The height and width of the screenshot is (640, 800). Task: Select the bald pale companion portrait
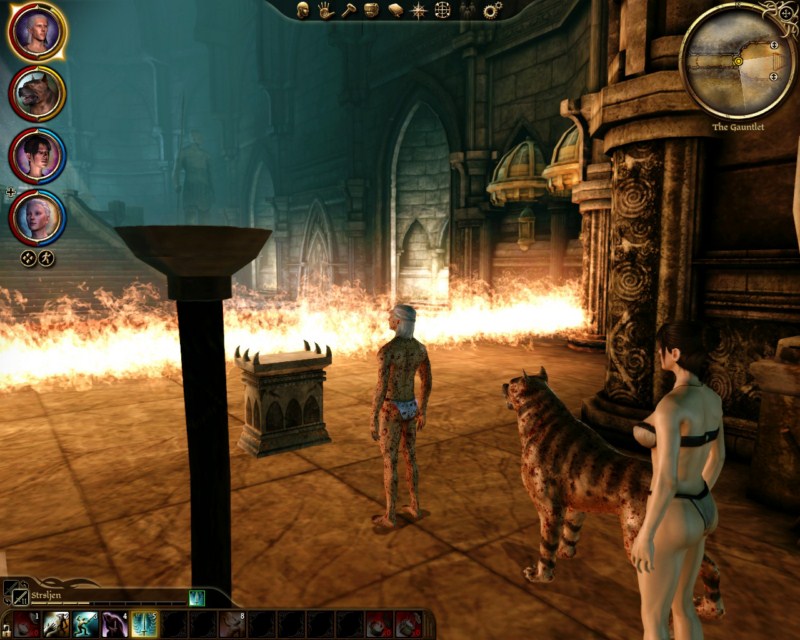(x=38, y=217)
